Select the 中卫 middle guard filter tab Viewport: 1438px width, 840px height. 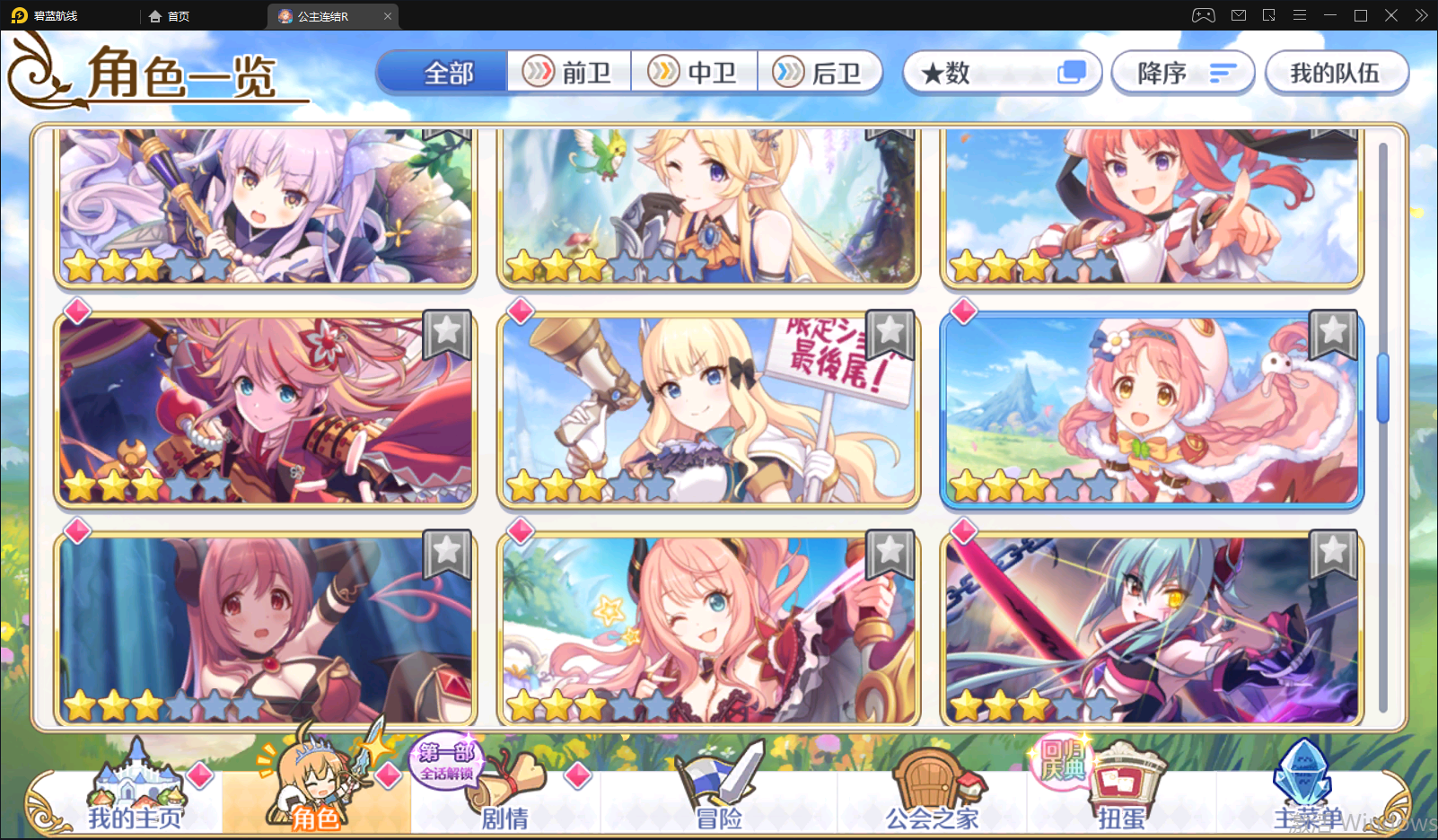coord(696,71)
